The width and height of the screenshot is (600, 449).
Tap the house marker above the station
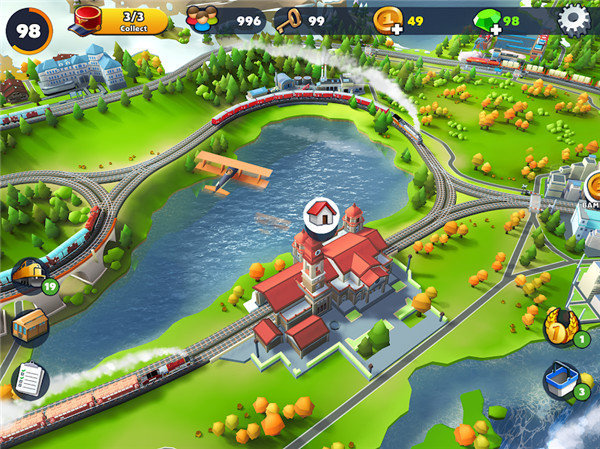pos(321,214)
